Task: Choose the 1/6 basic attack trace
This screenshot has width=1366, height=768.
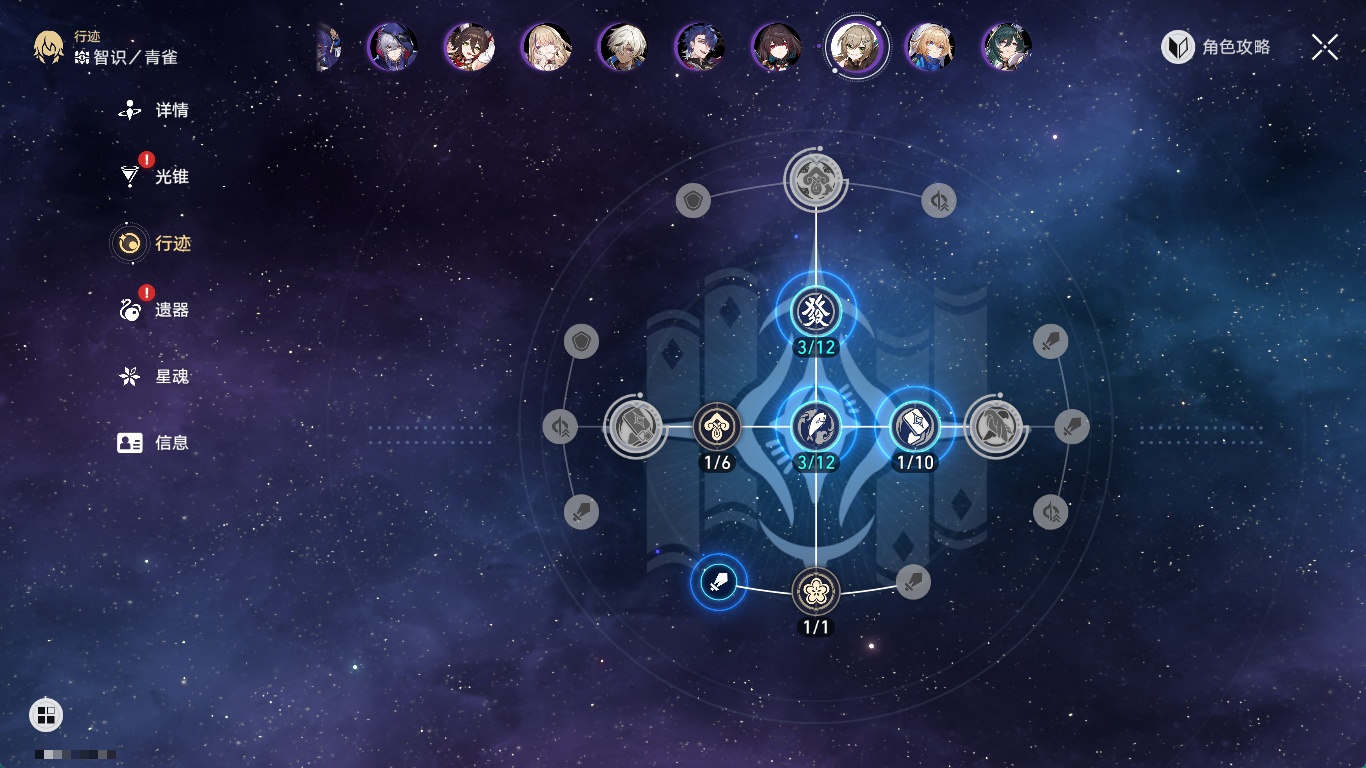Action: [717, 427]
